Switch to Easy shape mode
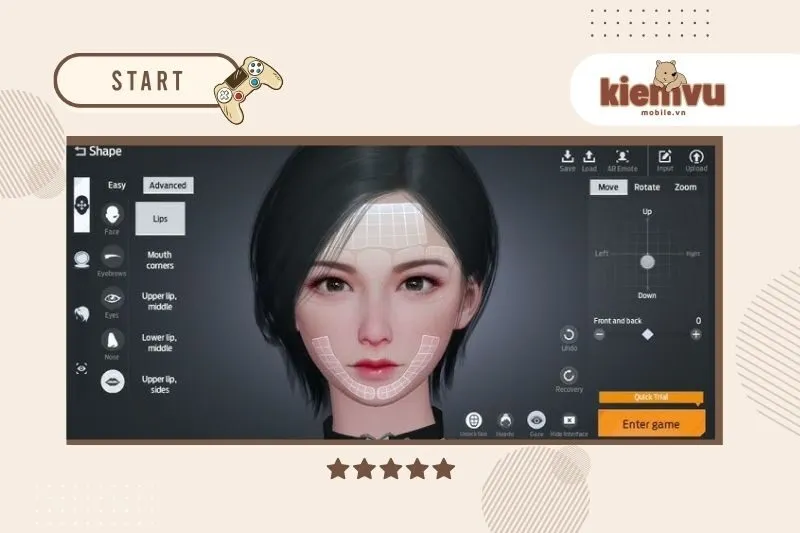Image resolution: width=800 pixels, height=533 pixels. [117, 185]
